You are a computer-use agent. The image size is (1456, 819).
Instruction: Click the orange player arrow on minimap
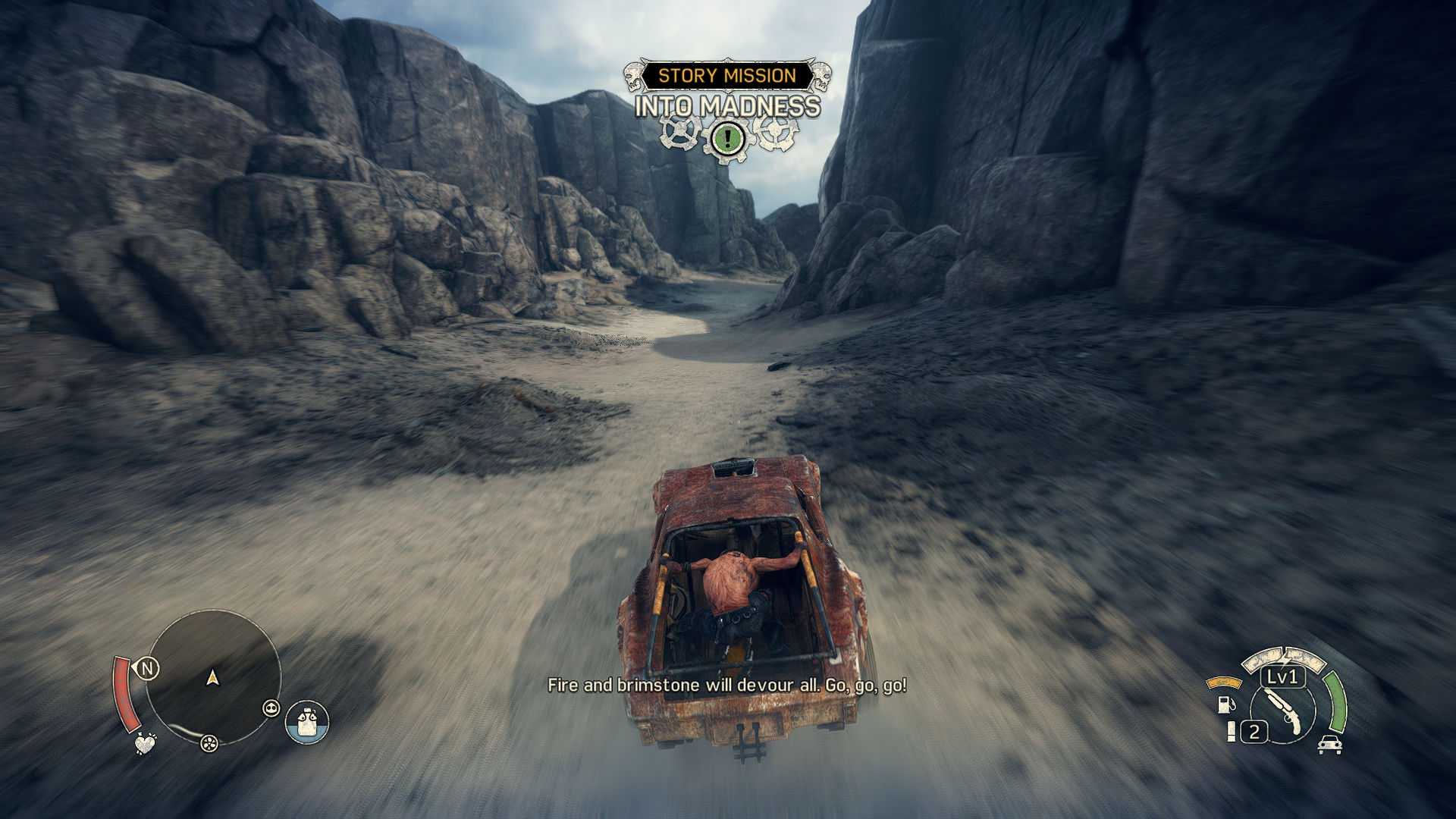[213, 677]
